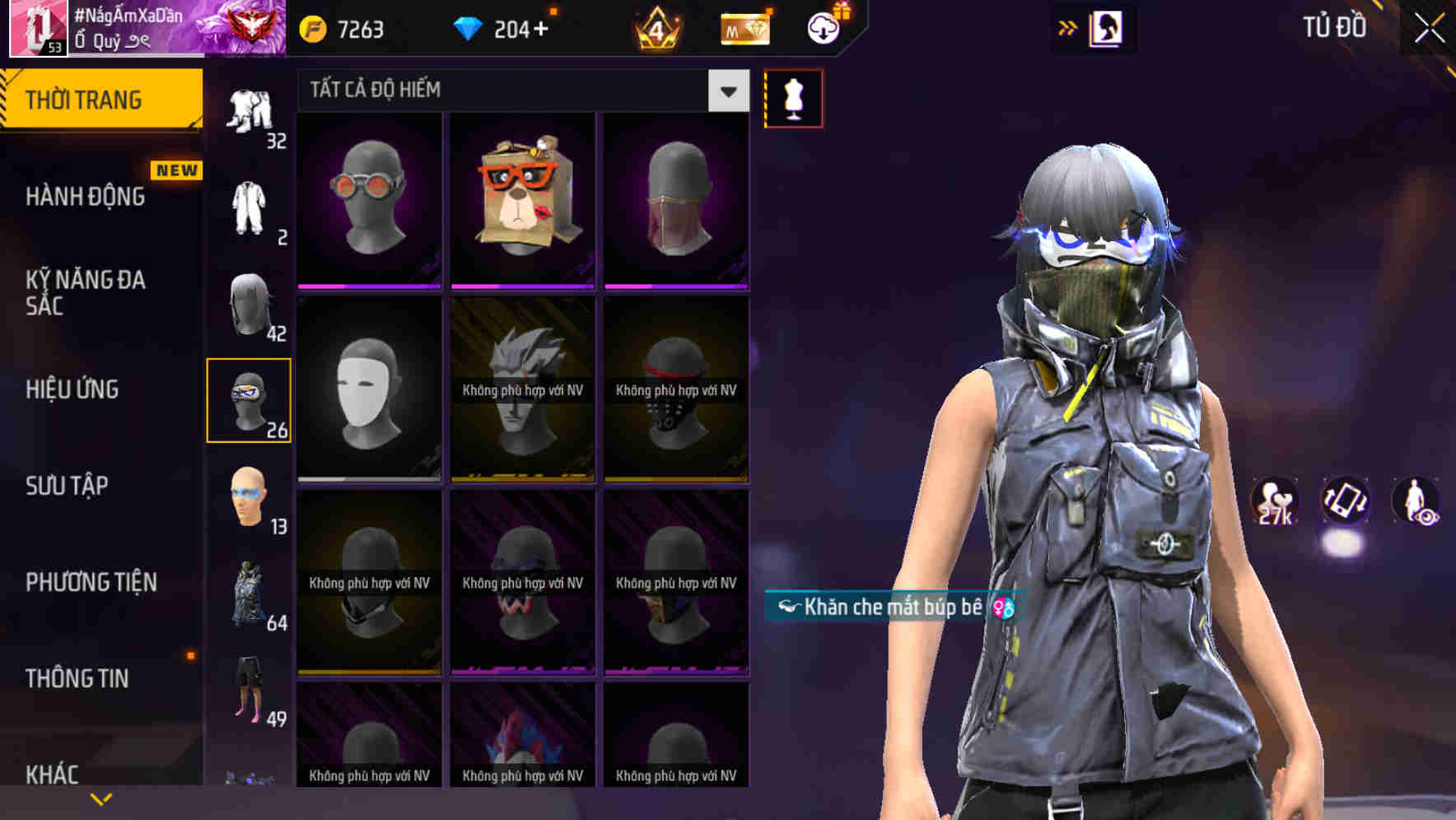The width and height of the screenshot is (1456, 820).
Task: Open the level 4 crown badge
Action: (x=656, y=28)
